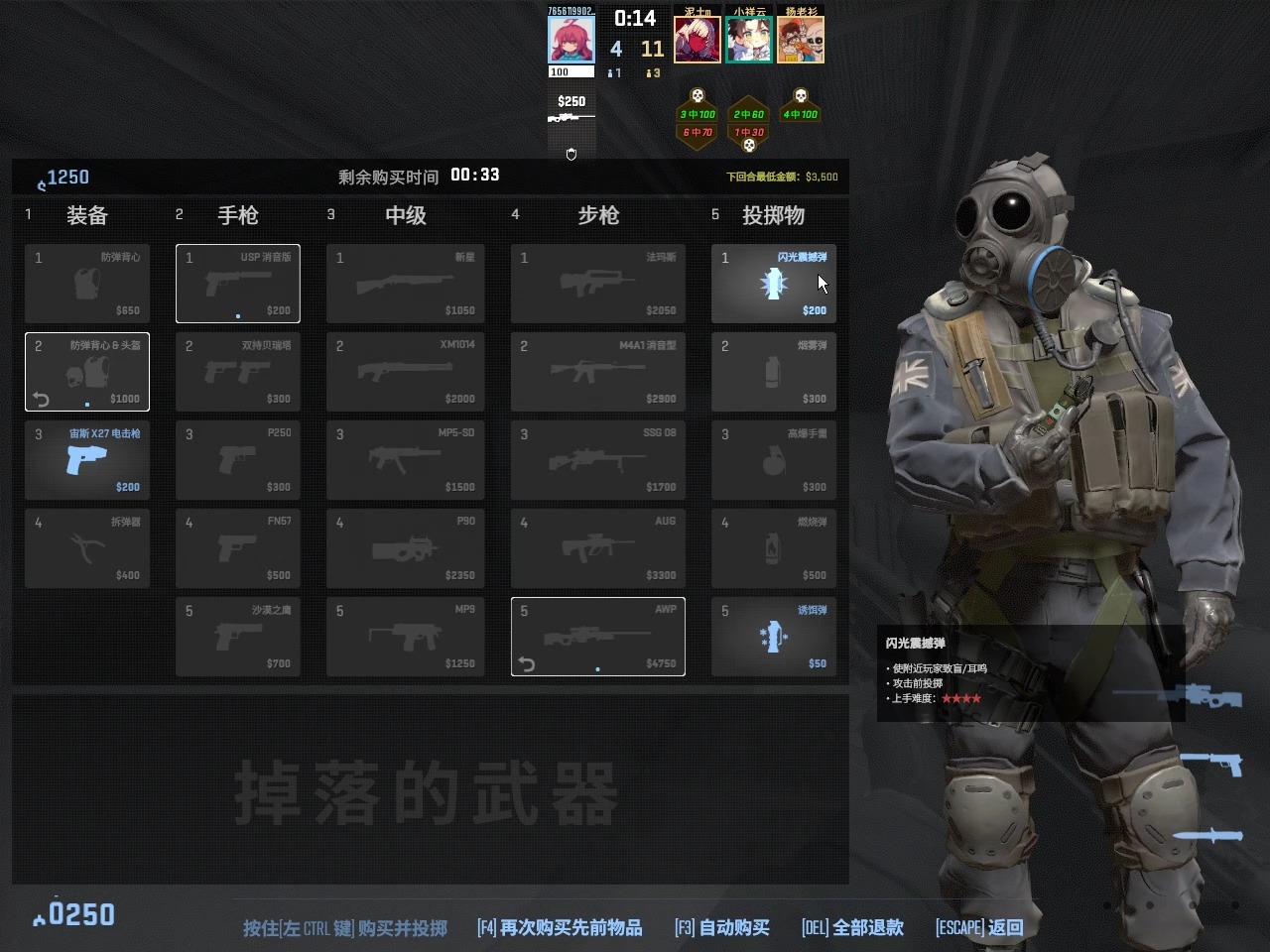Viewport: 1270px width, 952px height.
Task: Click [F3] 自动购买 autobuy button
Action: point(721,927)
